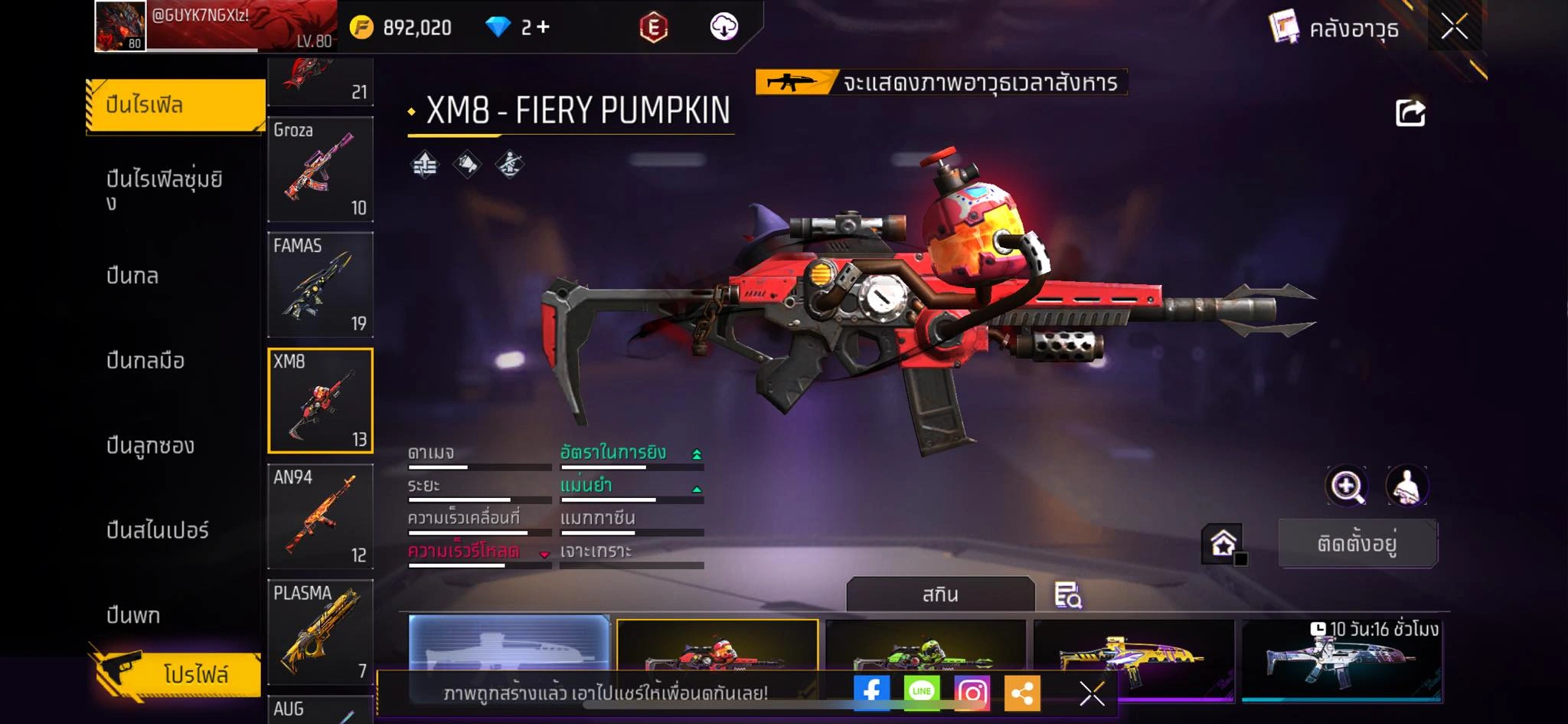The image size is (1568, 724).
Task: Add diamonds with the plus button
Action: click(x=543, y=28)
